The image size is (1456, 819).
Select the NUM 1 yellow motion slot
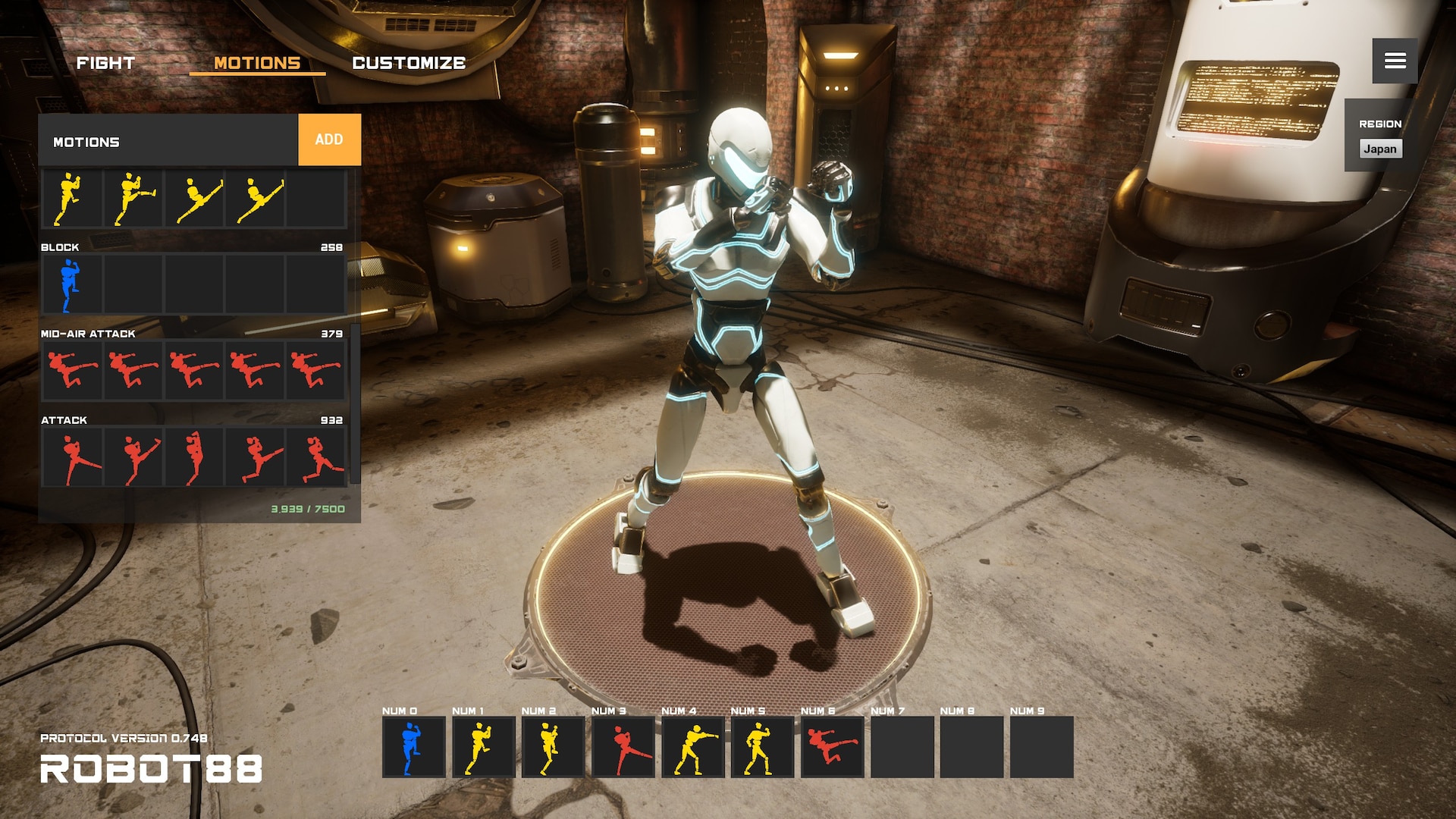click(483, 747)
